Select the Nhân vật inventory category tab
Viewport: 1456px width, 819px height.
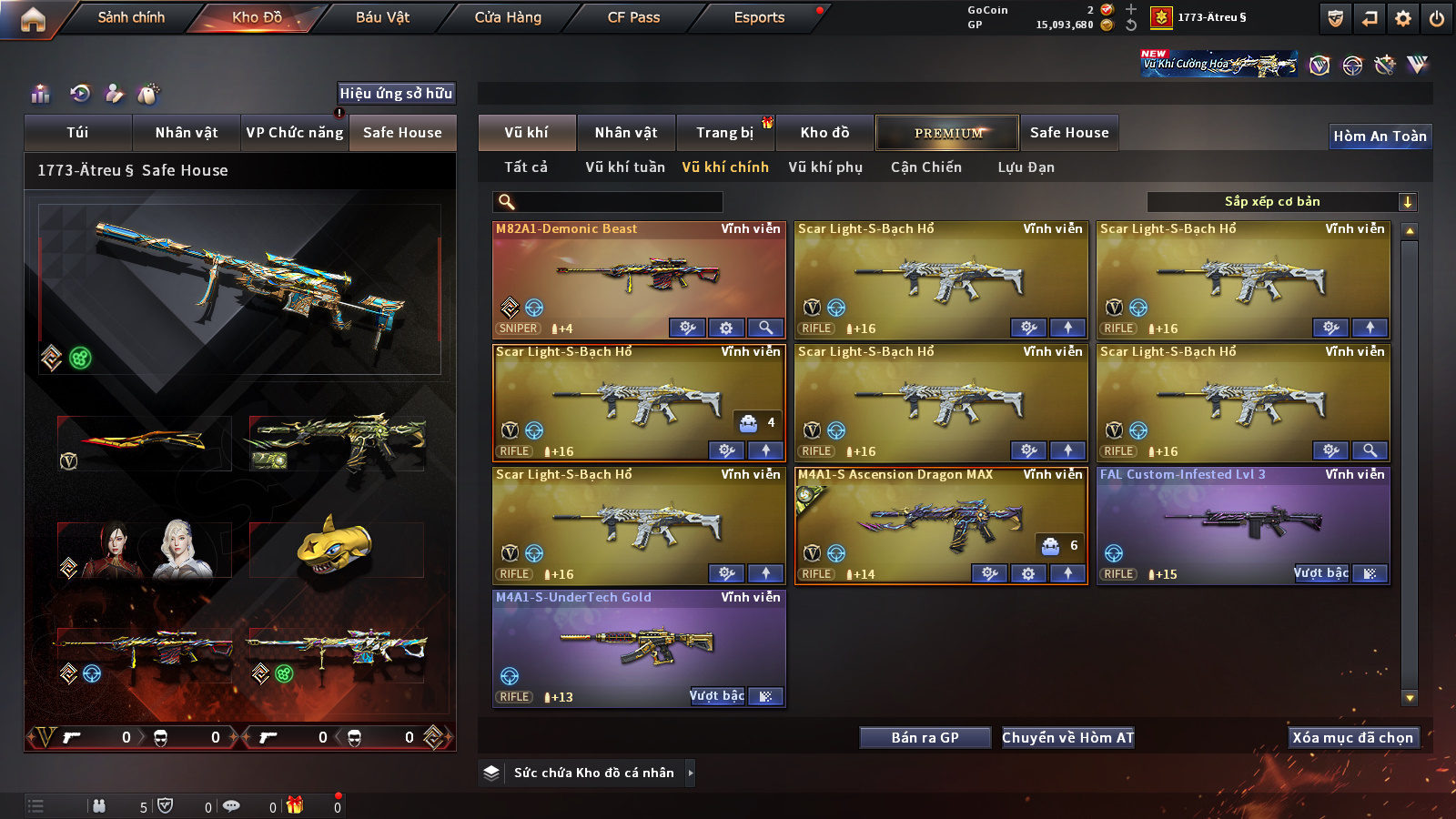pyautogui.click(x=626, y=133)
